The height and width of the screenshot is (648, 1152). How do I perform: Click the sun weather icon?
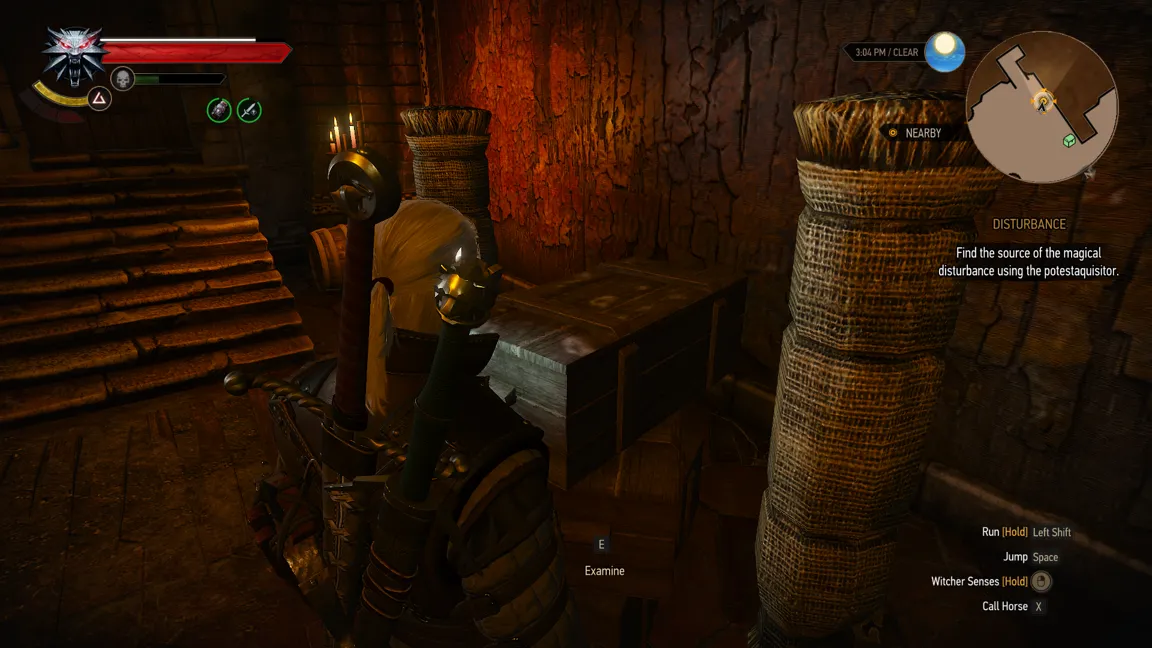pos(944,52)
